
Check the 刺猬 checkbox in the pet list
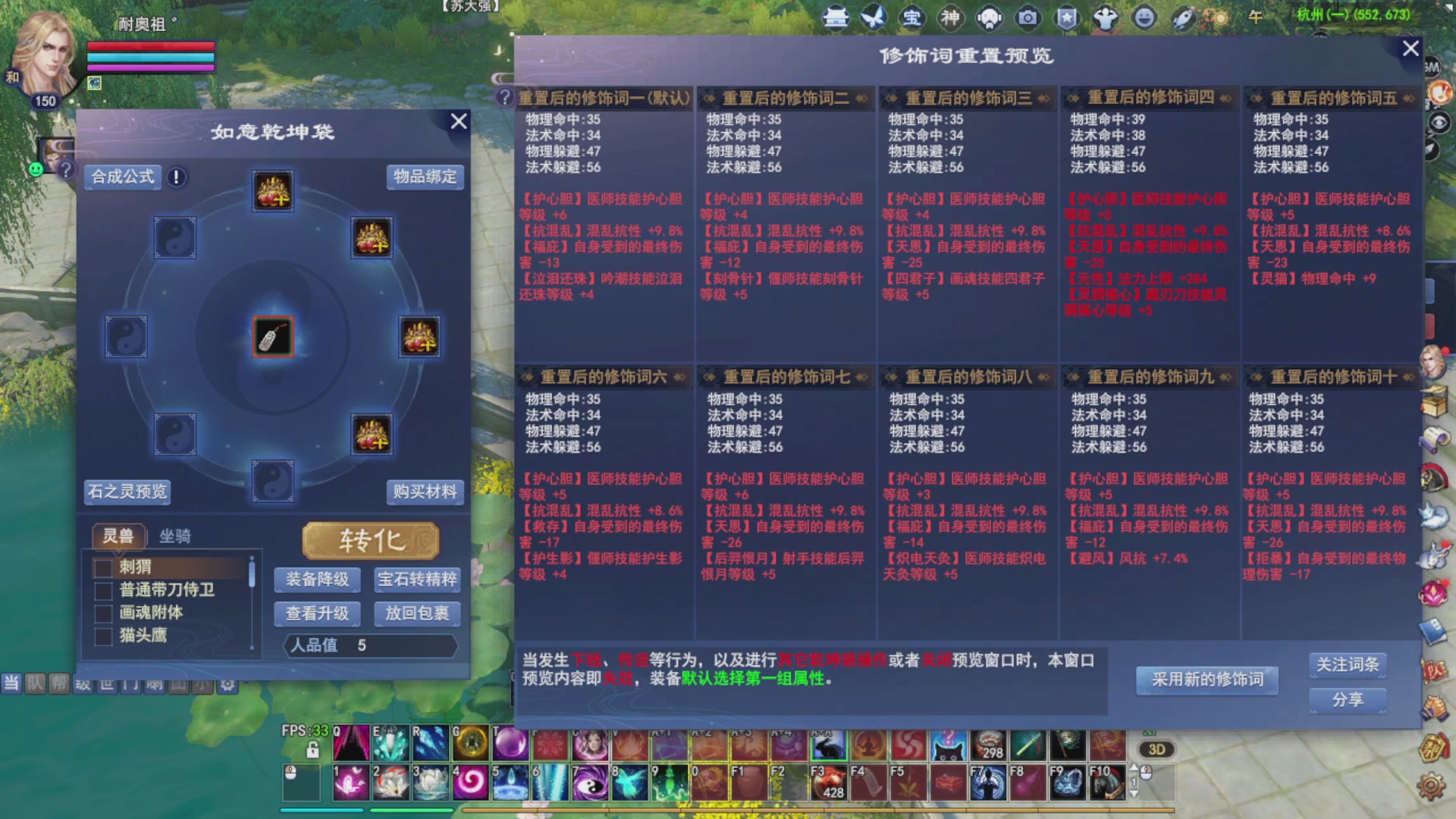[x=104, y=567]
